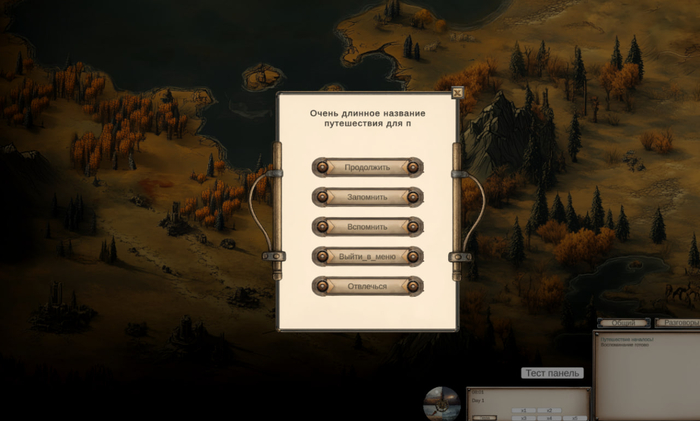The height and width of the screenshot is (421, 700).
Task: Choose the Запомнить save option
Action: tap(367, 197)
